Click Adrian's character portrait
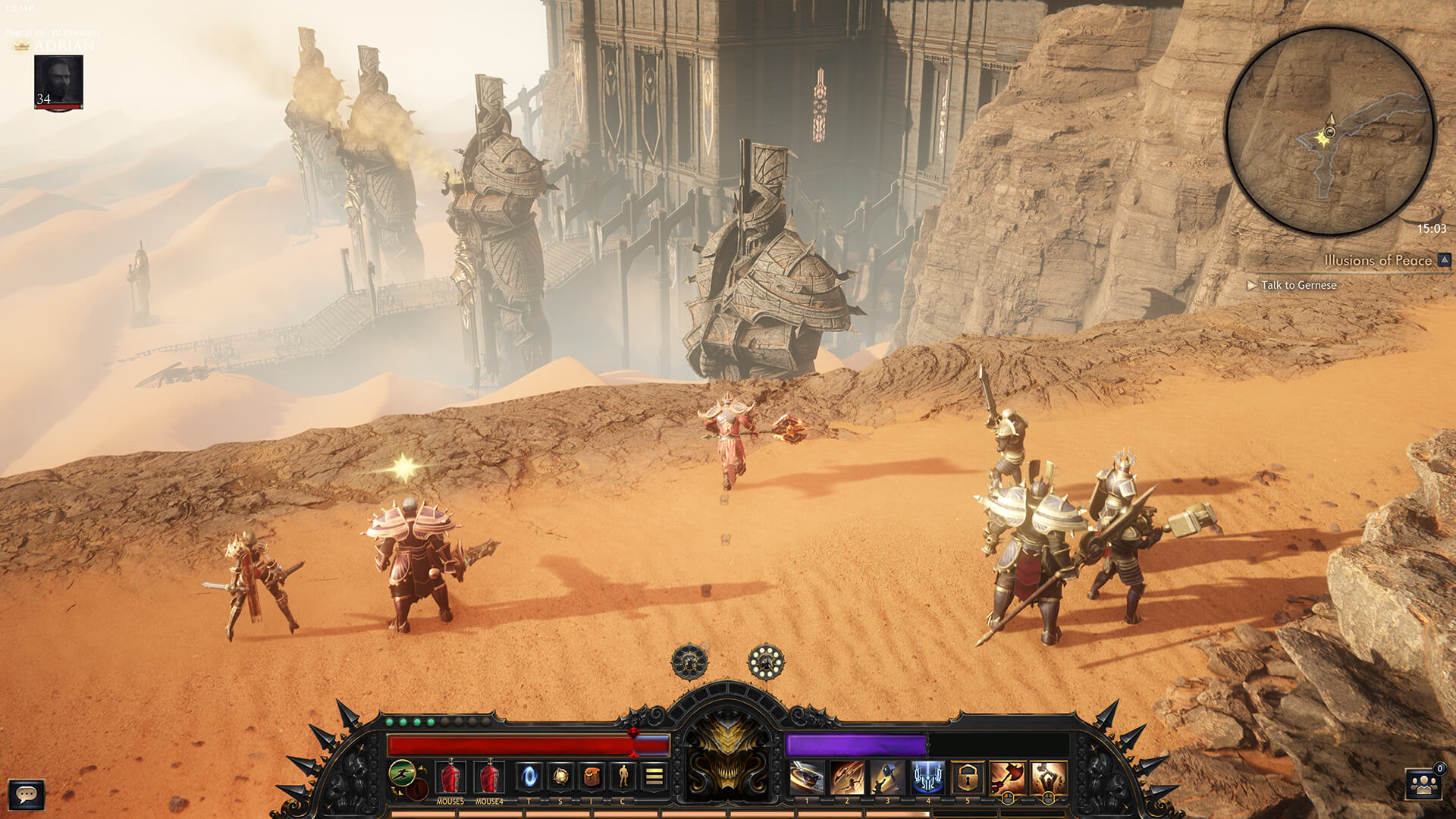The image size is (1456, 819). (58, 82)
